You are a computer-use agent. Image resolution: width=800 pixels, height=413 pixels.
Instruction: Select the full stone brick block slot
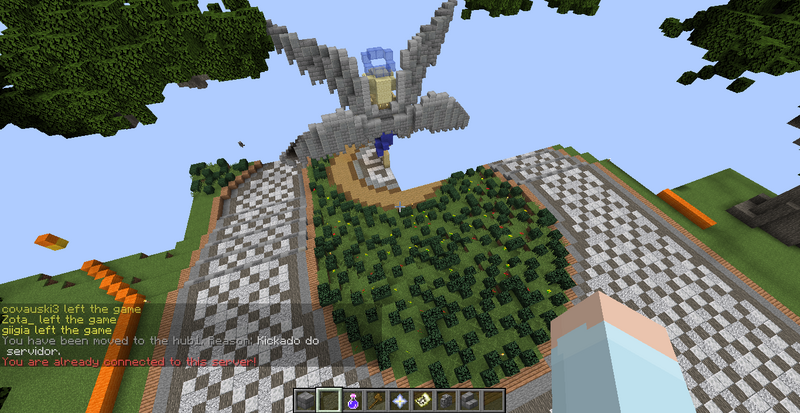[306, 401]
